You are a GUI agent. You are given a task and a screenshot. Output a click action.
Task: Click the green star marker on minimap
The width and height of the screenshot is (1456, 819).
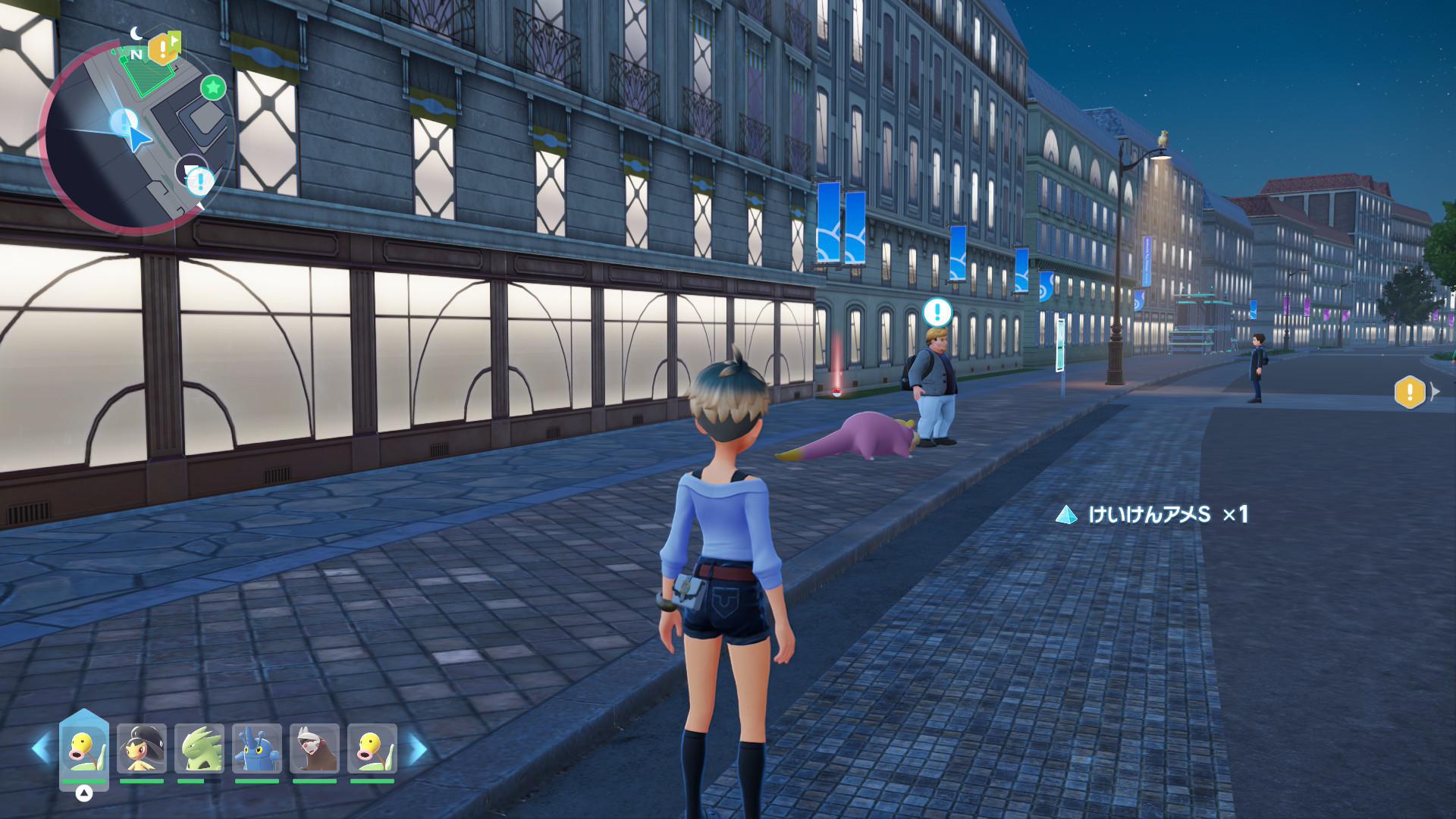(213, 88)
